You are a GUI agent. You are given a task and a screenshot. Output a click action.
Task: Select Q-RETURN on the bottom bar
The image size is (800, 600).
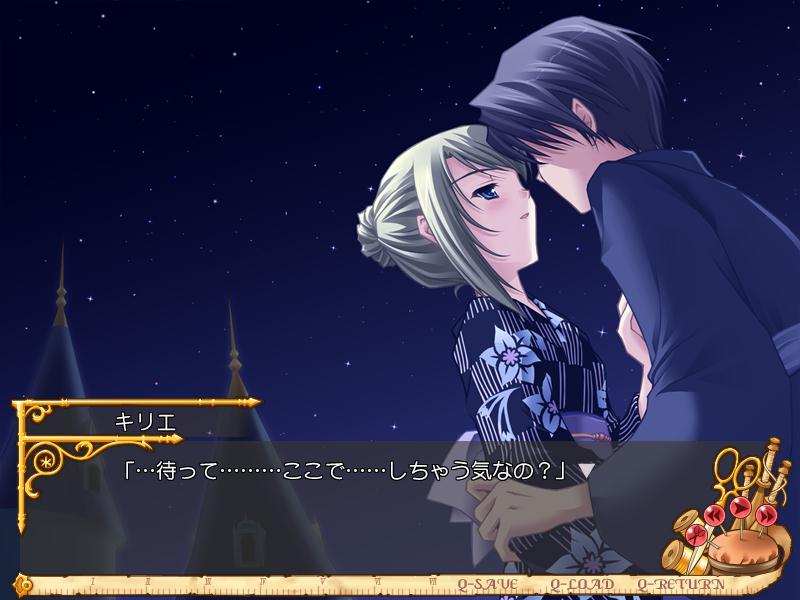678,583
